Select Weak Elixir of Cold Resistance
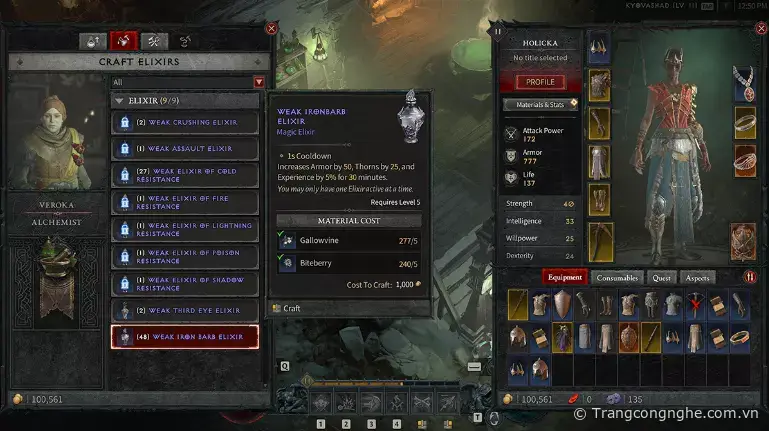This screenshot has width=769, height=431. tap(184, 176)
